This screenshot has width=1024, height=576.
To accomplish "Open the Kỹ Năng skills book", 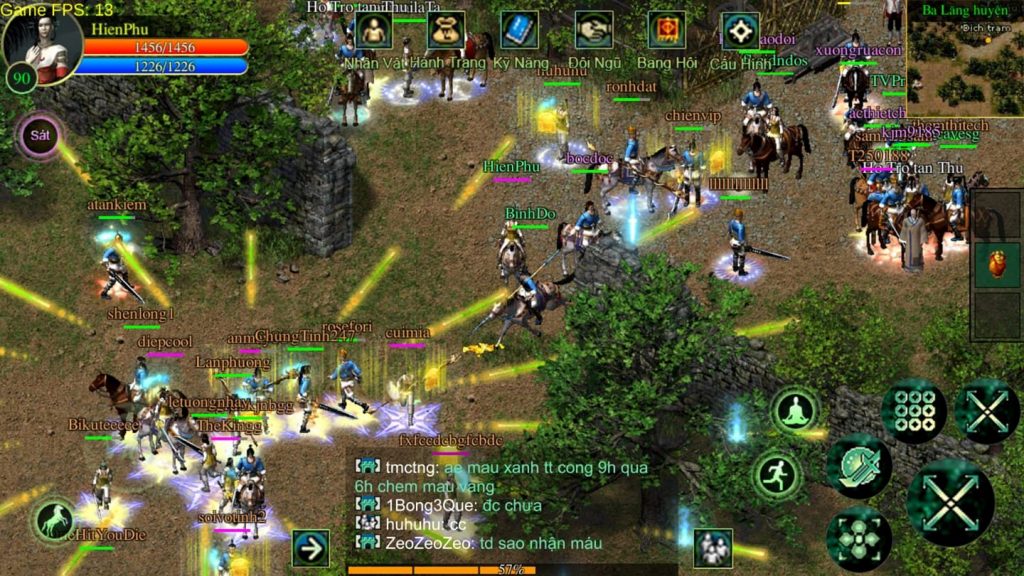I will 519,31.
